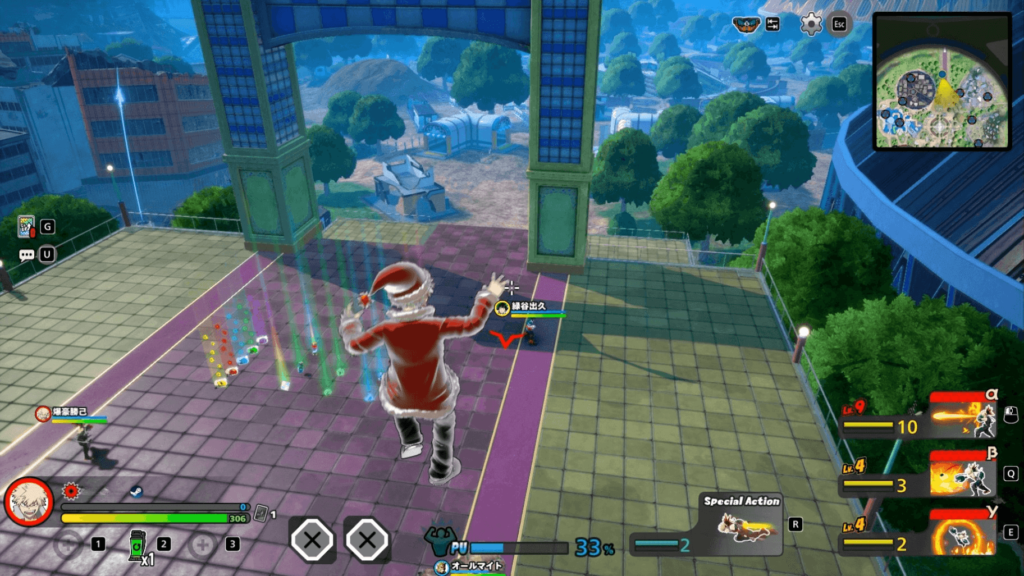Open the winged team emblem icon
Screen dimensions: 1024x576
pos(746,24)
